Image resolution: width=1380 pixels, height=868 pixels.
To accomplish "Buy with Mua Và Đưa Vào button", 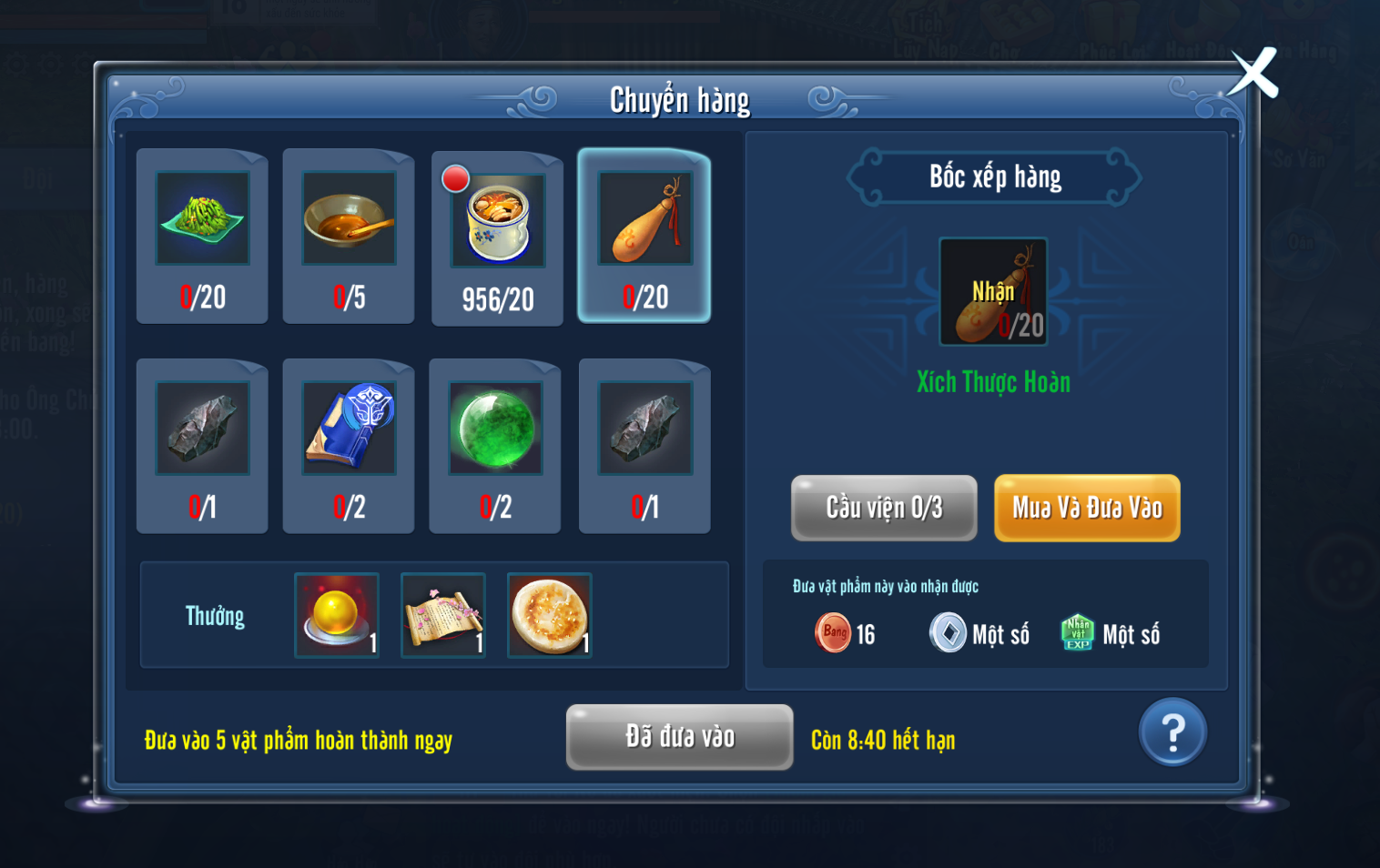I will tap(1087, 508).
